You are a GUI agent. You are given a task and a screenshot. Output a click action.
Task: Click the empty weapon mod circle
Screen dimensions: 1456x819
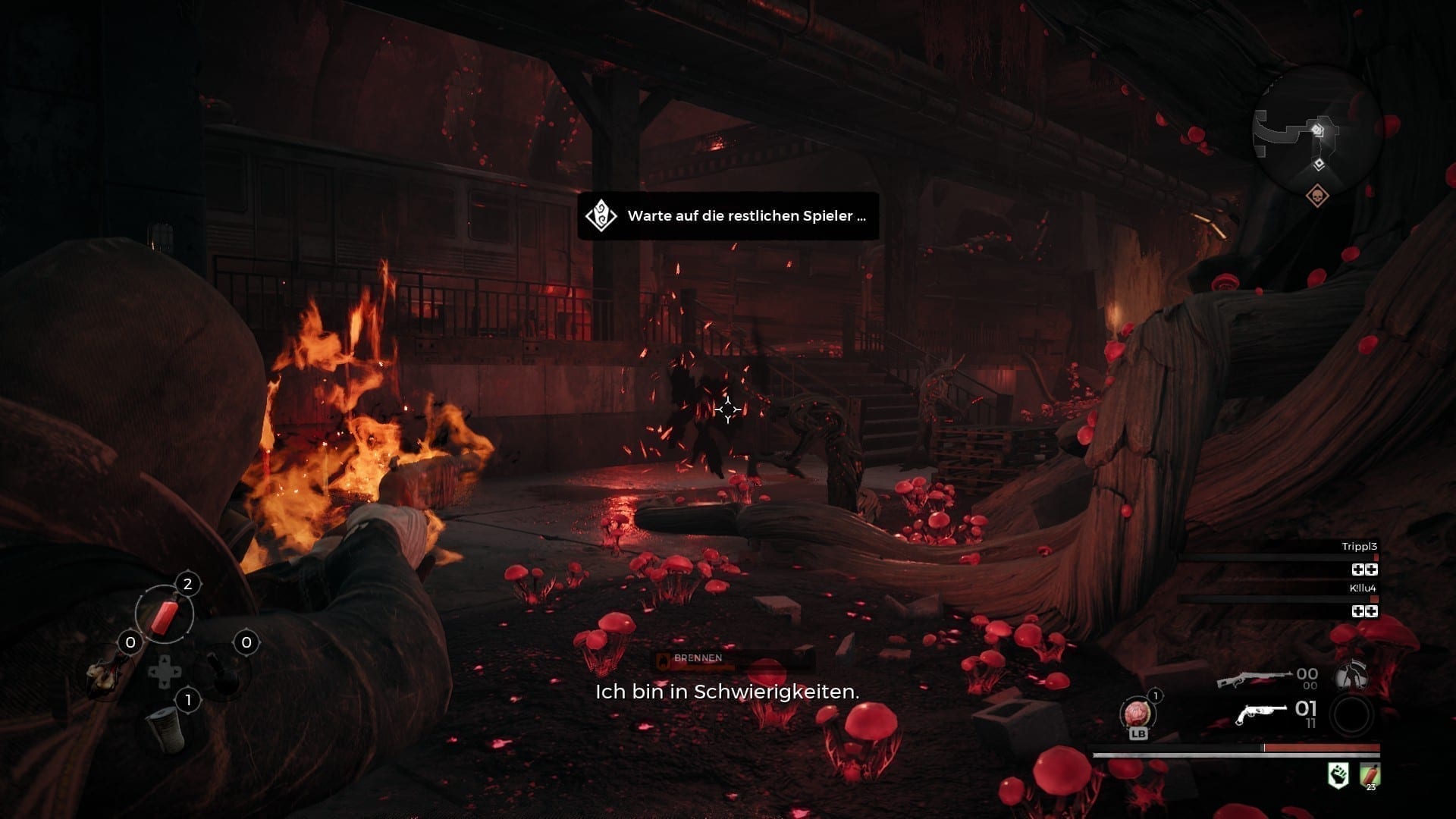pyautogui.click(x=1351, y=715)
